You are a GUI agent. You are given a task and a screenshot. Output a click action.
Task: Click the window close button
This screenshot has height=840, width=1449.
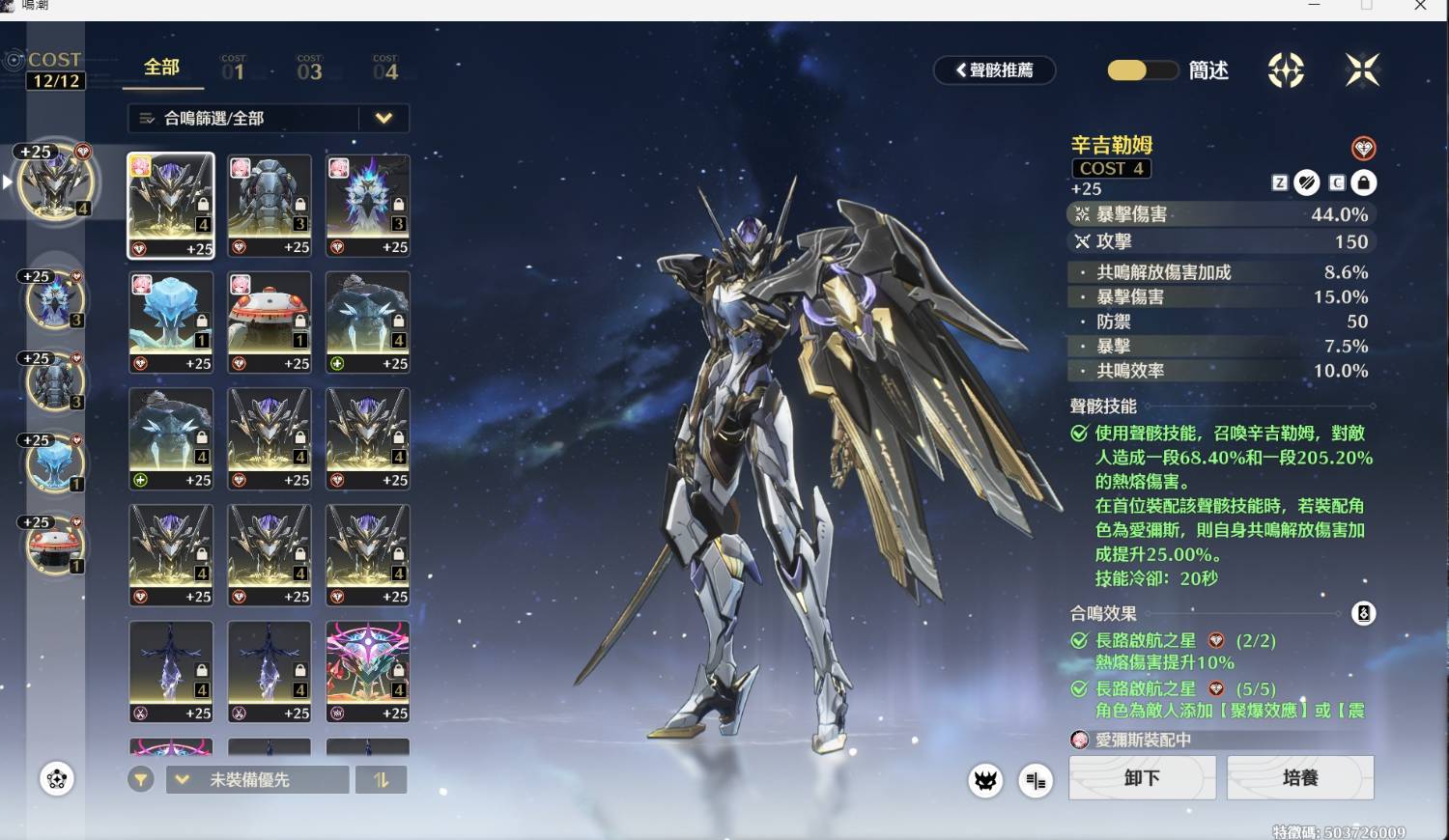1420,6
